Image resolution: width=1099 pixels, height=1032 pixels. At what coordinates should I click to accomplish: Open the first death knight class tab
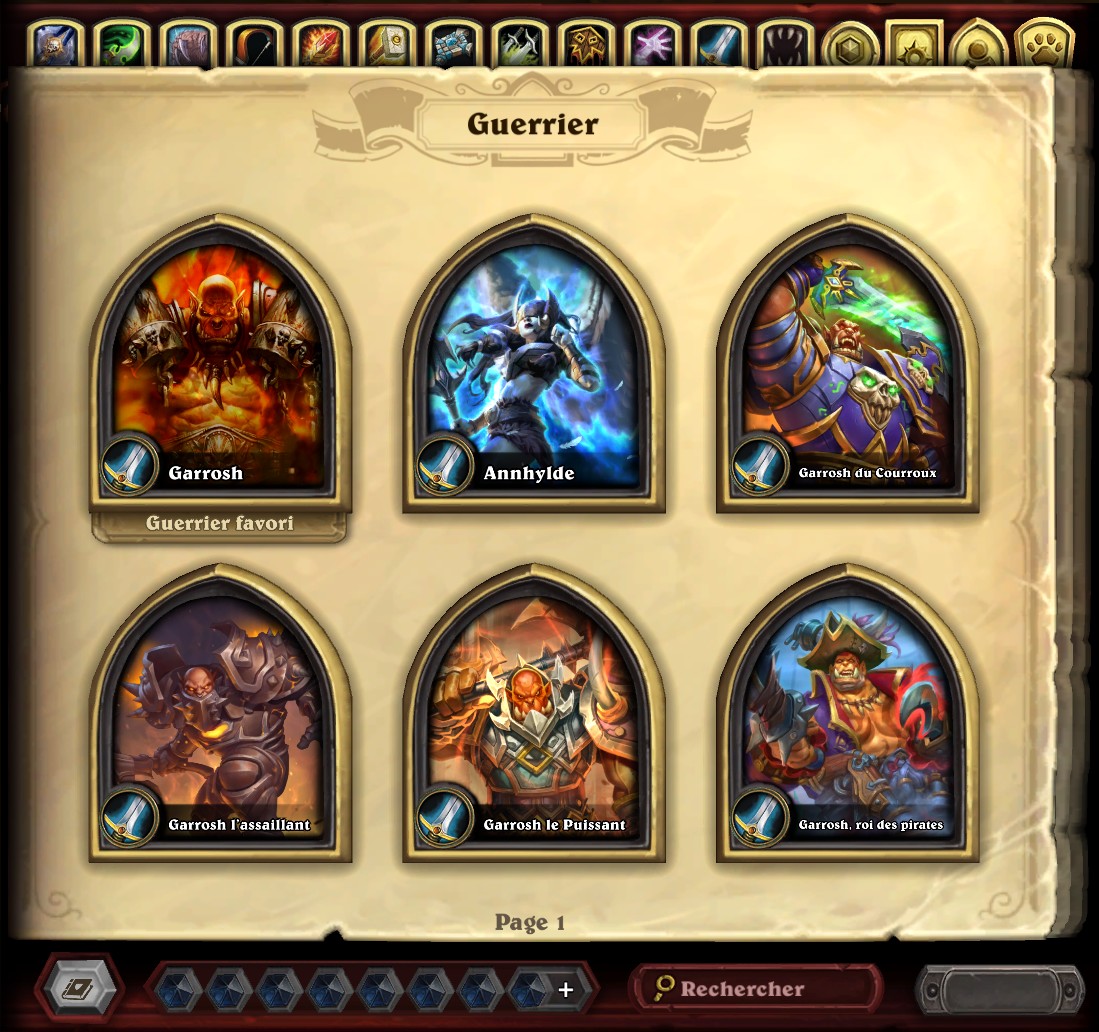coord(57,45)
